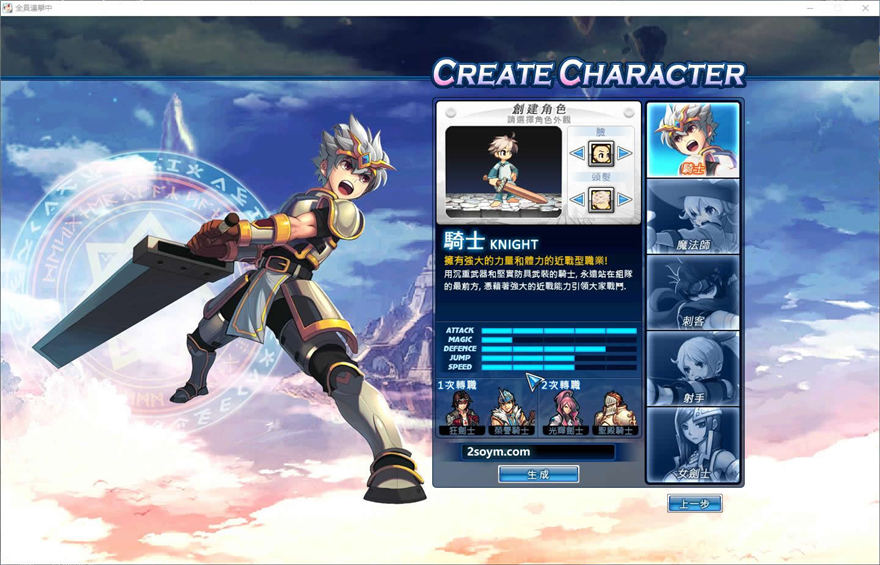Viewport: 880px width, 565px height.
Task: Switch to the next face (臉) option
Action: (x=624, y=153)
